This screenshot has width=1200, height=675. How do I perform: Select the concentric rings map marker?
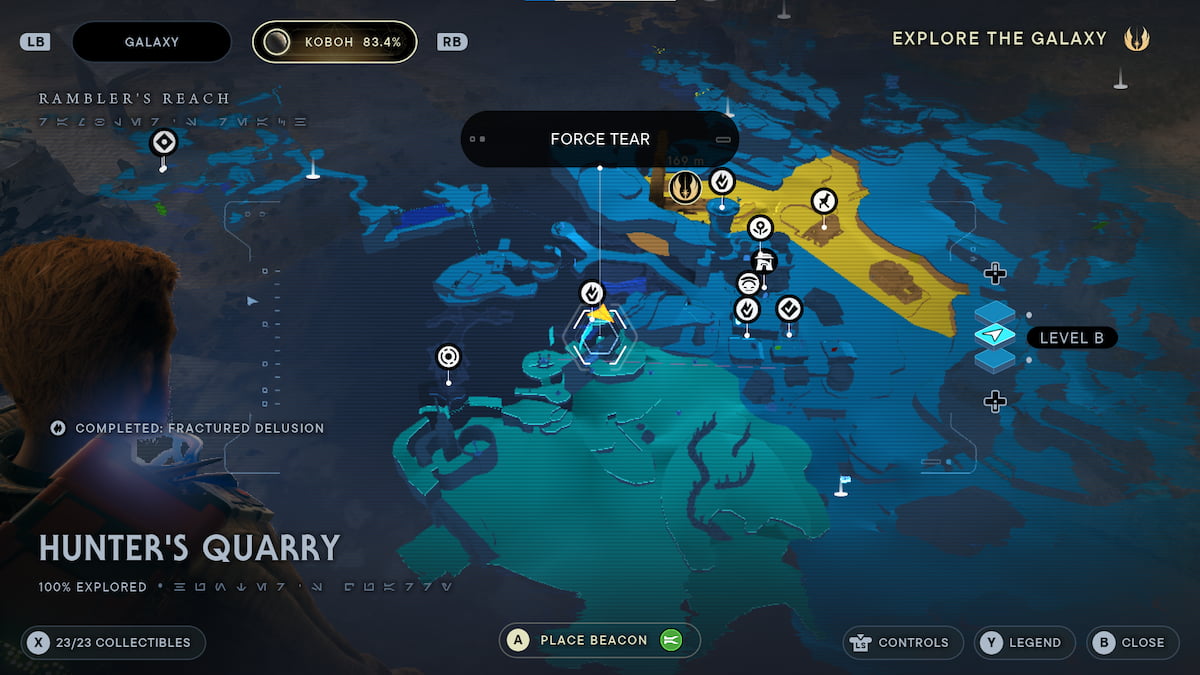tap(448, 356)
